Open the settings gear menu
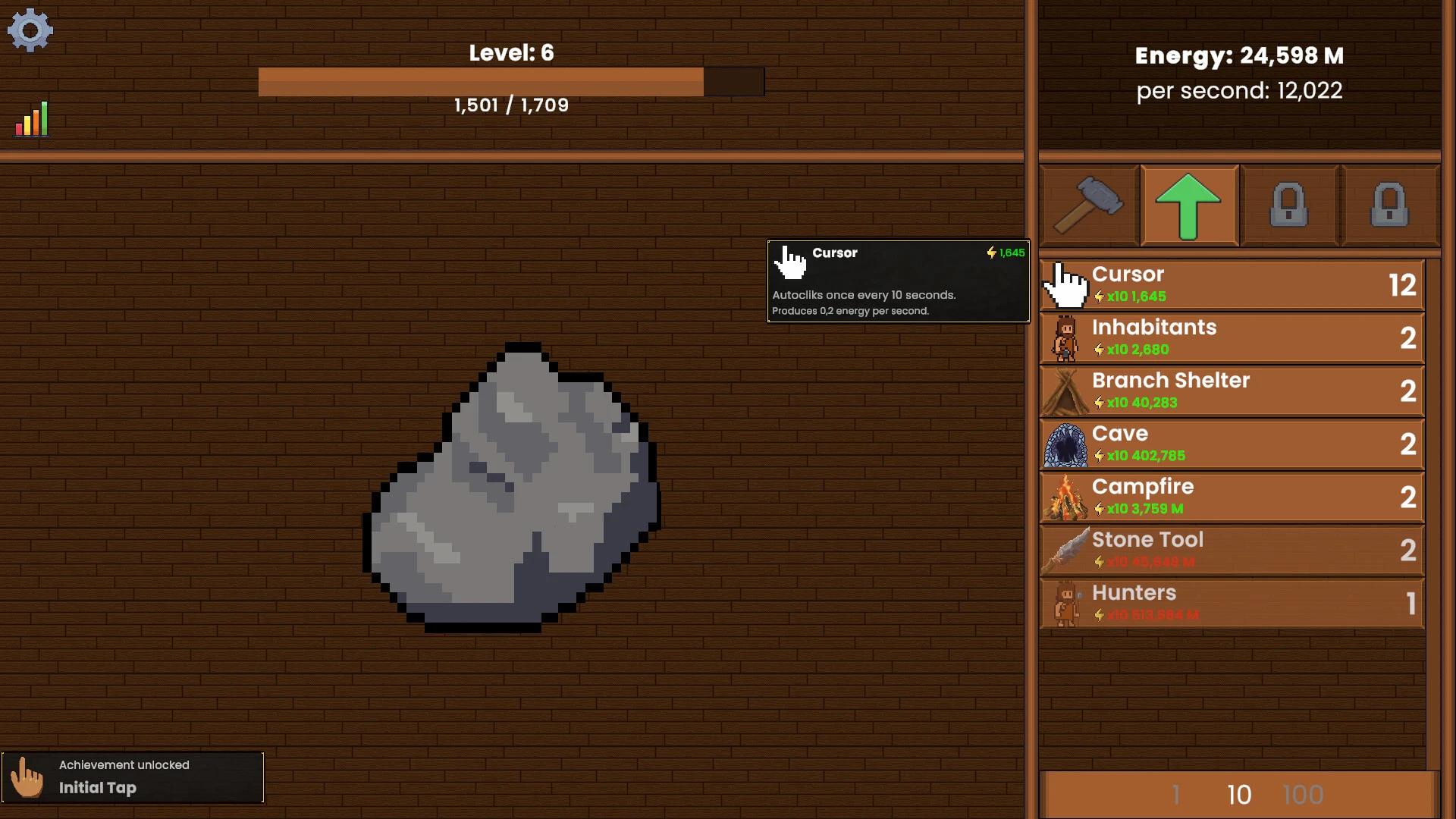 (30, 30)
